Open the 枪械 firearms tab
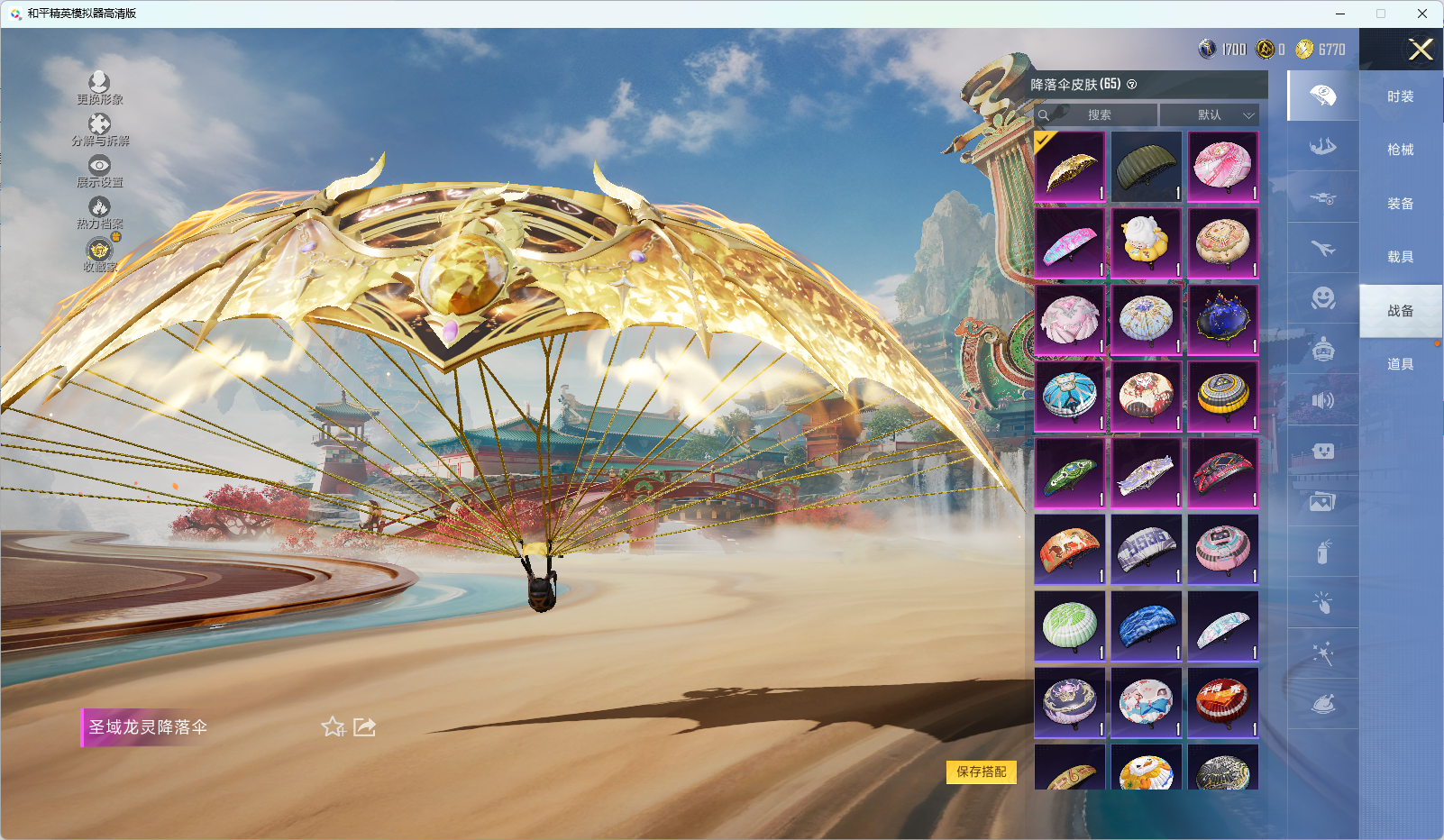Viewport: 1444px width, 840px height. (1400, 150)
